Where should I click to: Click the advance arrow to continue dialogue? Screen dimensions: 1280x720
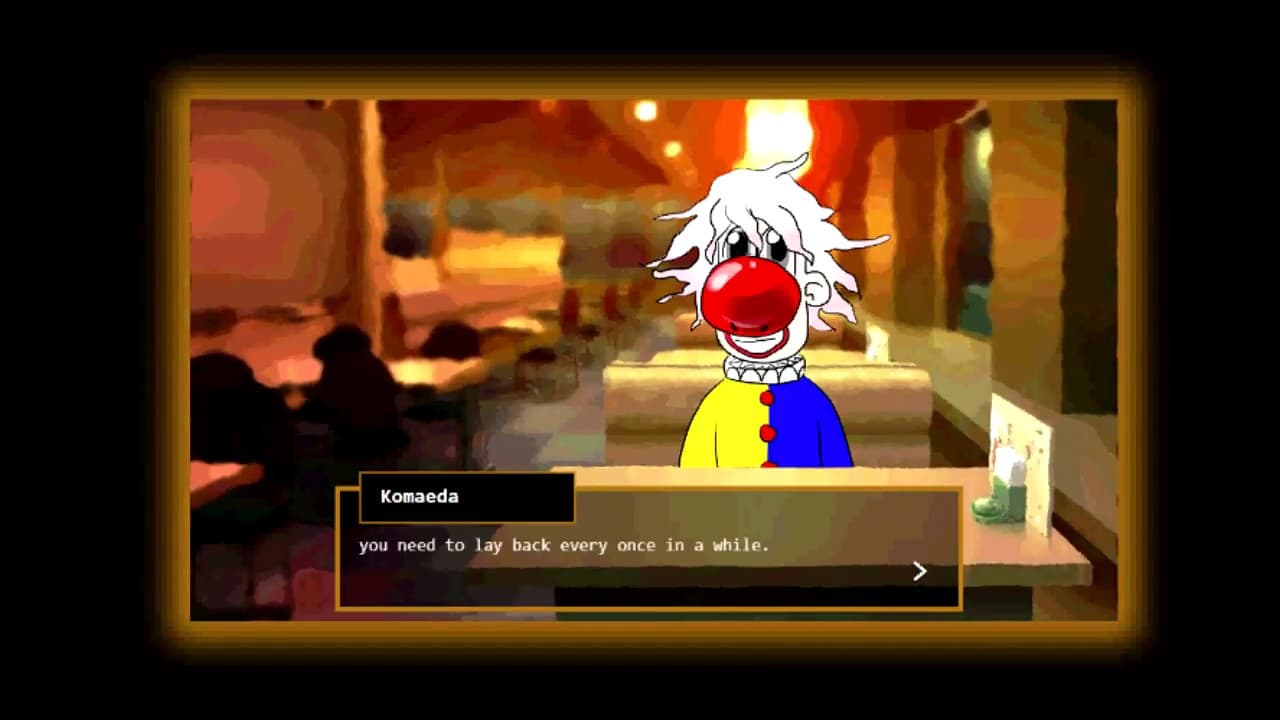(x=919, y=571)
